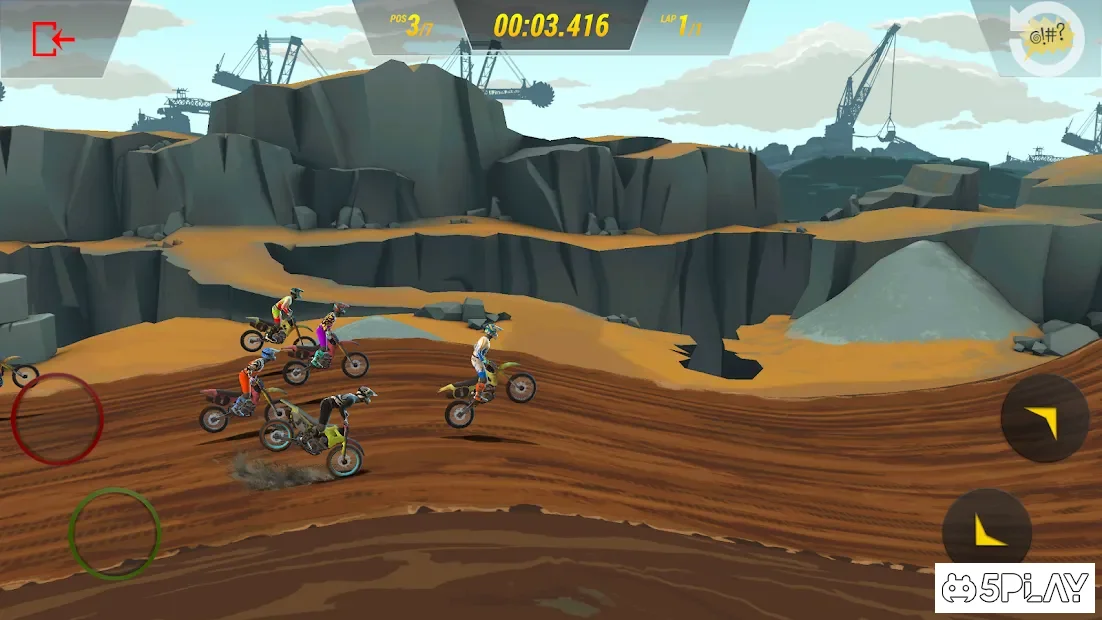This screenshot has height=620, width=1102.
Task: Click the 5Play watermark logo
Action: tap(1016, 588)
